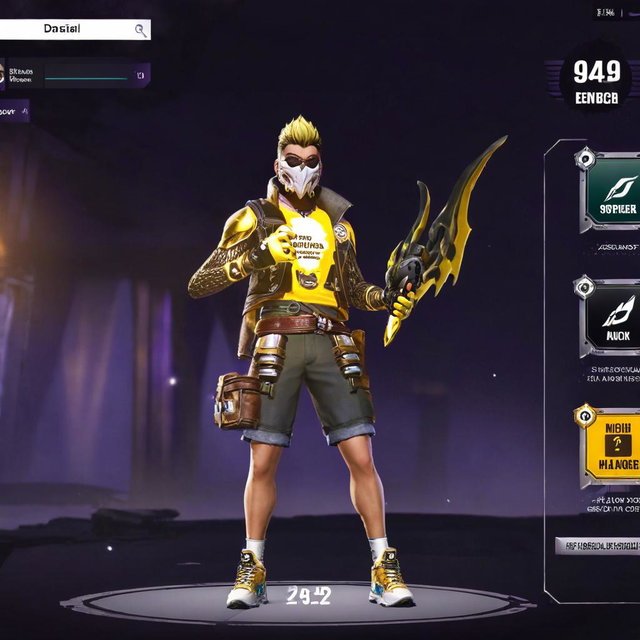Select the yellow question mark card

click(x=611, y=445)
